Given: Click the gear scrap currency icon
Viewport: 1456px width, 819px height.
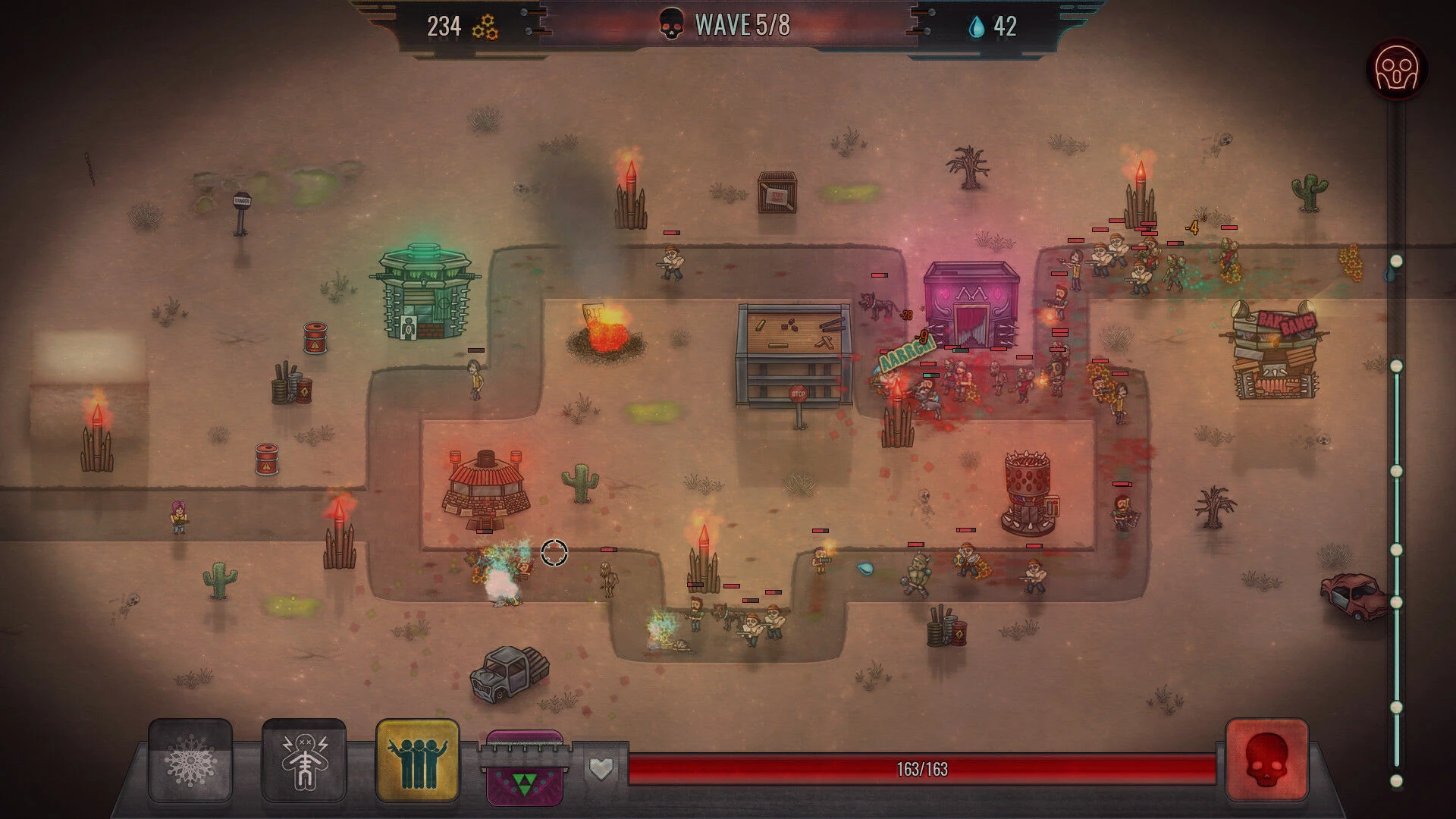Looking at the screenshot, I should (486, 27).
